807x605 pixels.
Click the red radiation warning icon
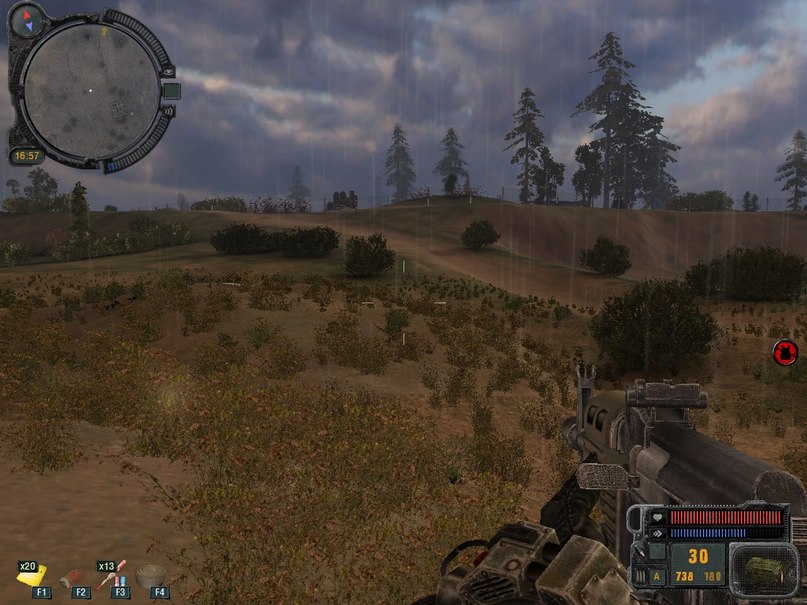[784, 352]
